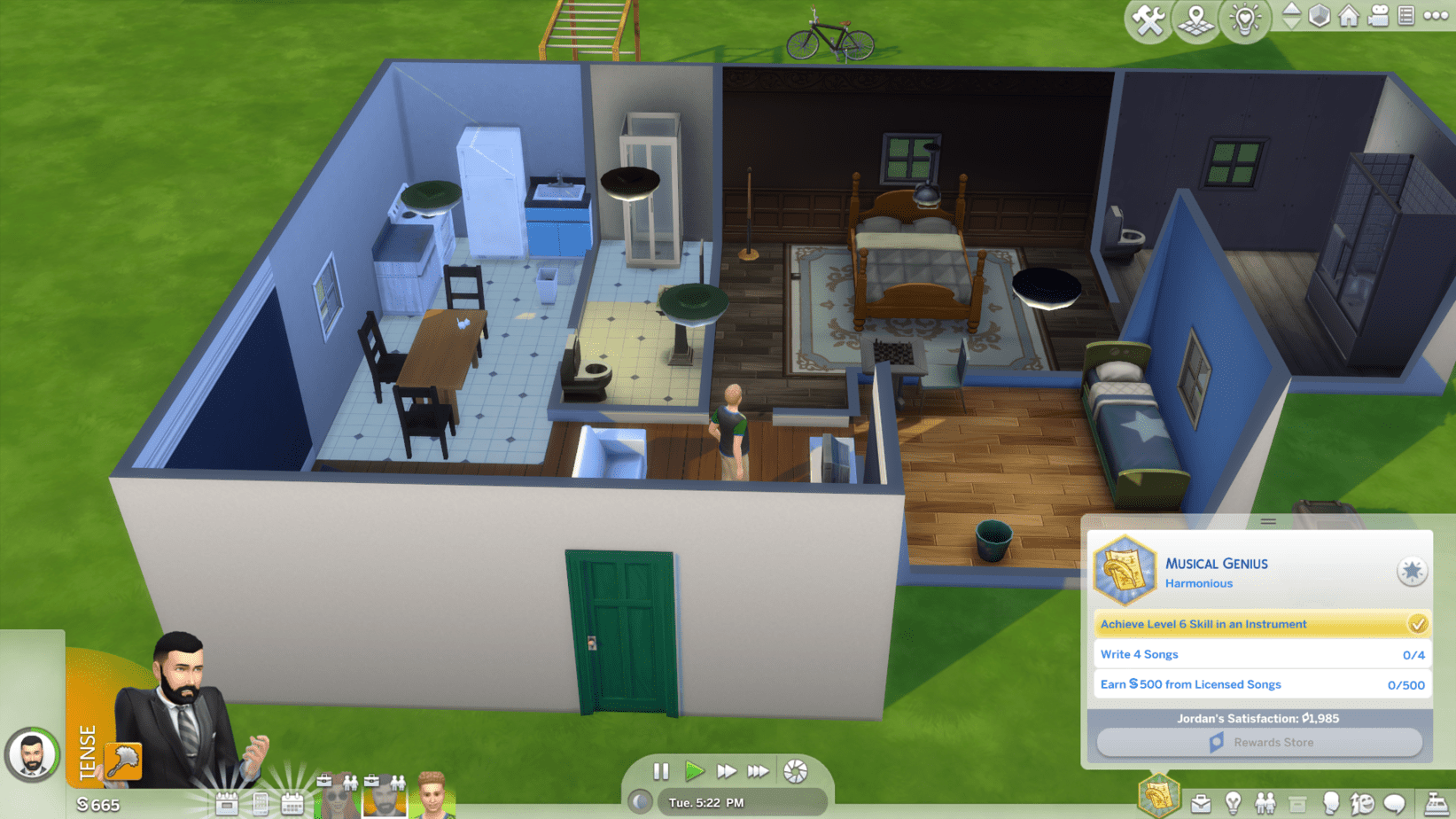This screenshot has width=1456, height=819.
Task: Open the three-dot options menu
Action: click(1436, 16)
